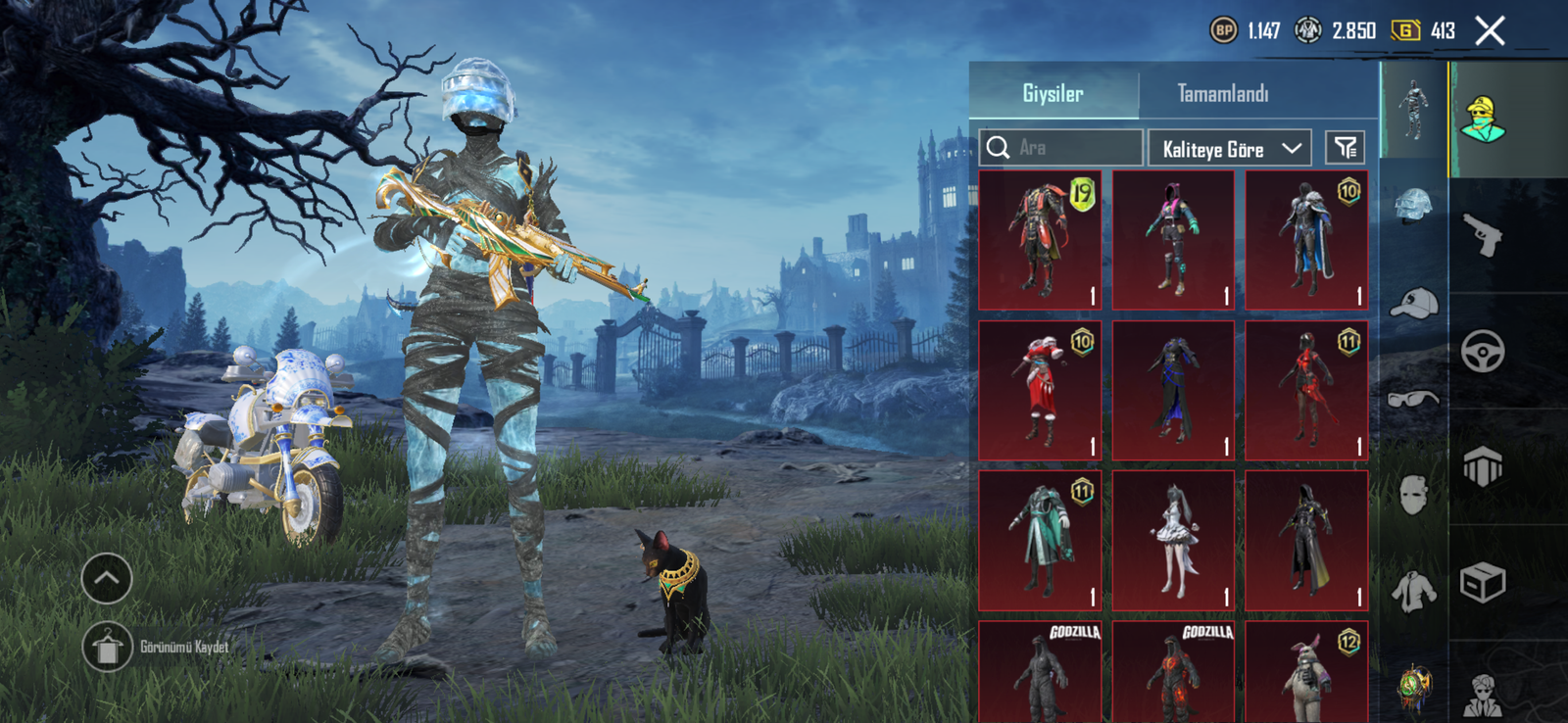
Task: Select the red armored outfit with badge 19
Action: pos(1040,240)
